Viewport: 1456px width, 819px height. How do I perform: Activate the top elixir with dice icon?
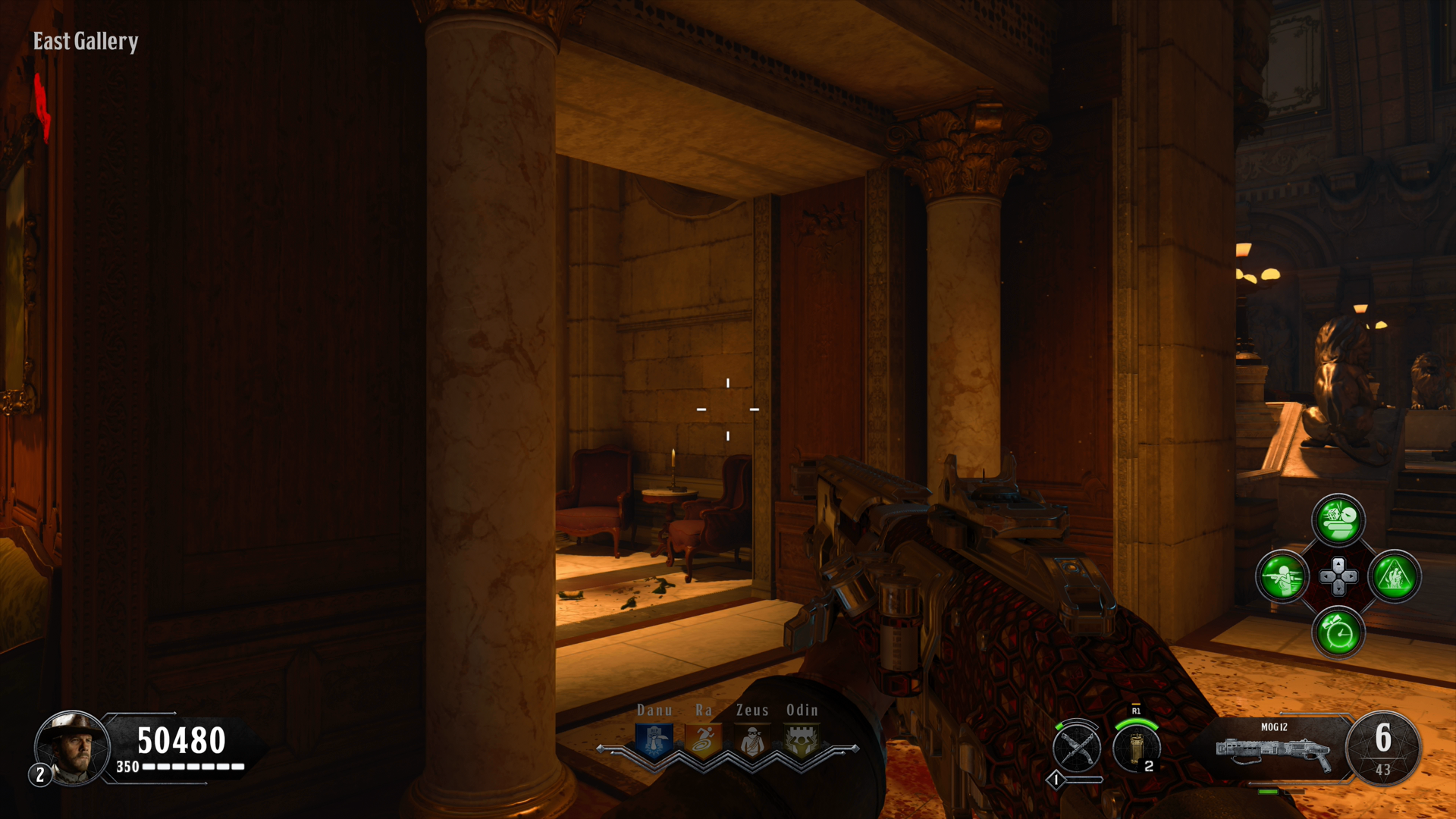click(1338, 520)
